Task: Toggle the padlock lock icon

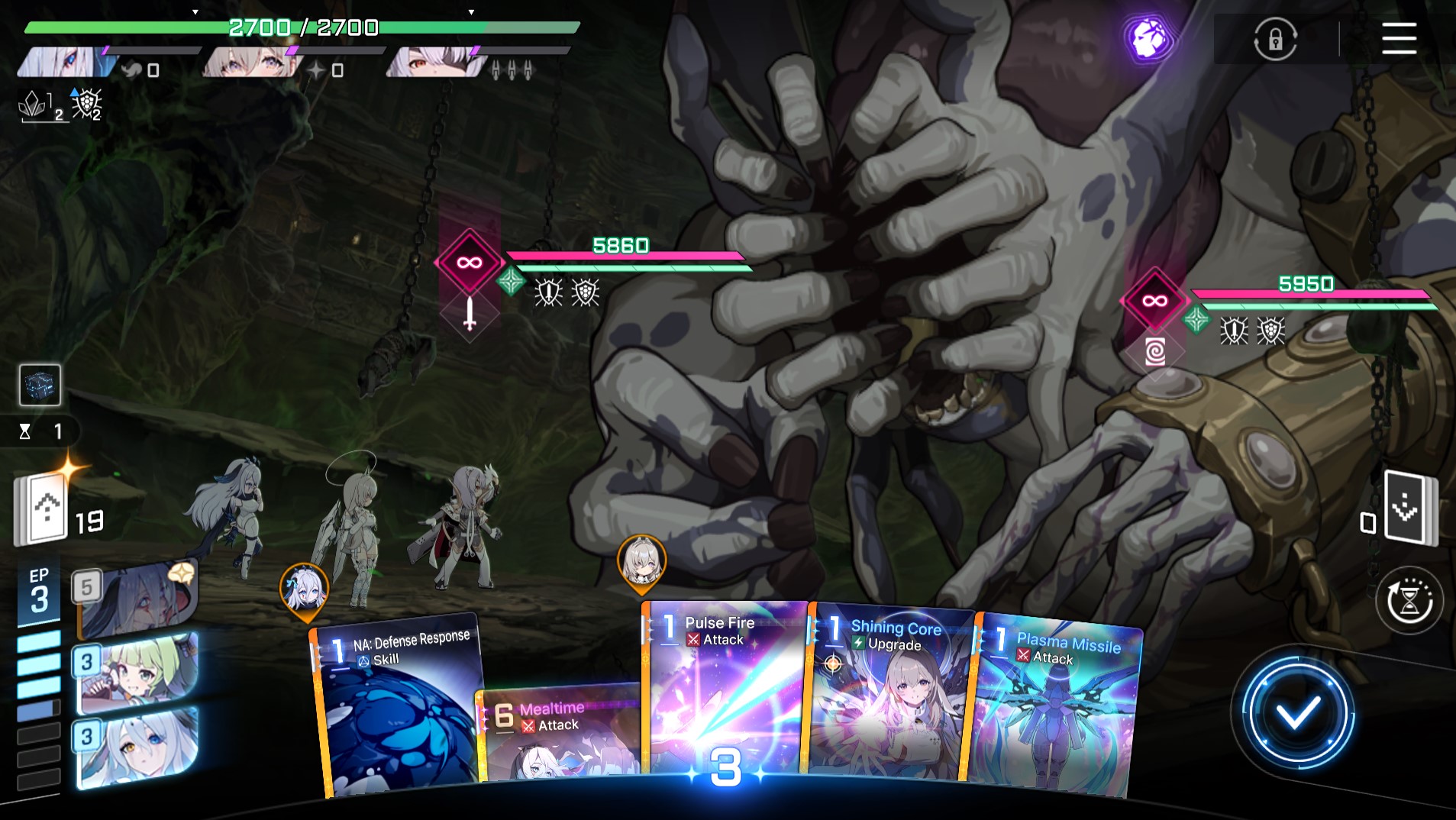Action: tap(1275, 39)
